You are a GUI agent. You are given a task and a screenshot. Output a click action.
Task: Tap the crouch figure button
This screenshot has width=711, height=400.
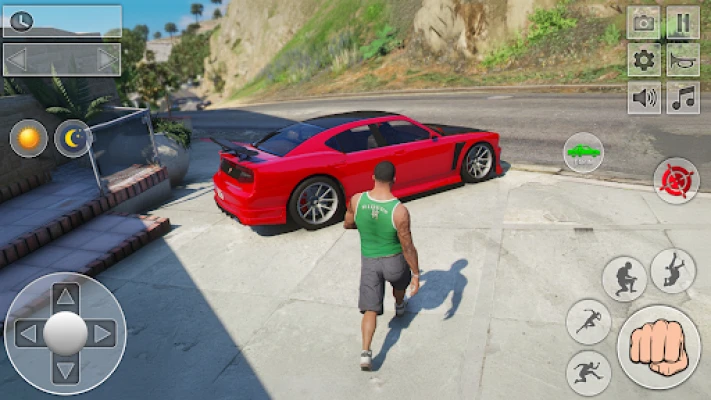tap(624, 278)
